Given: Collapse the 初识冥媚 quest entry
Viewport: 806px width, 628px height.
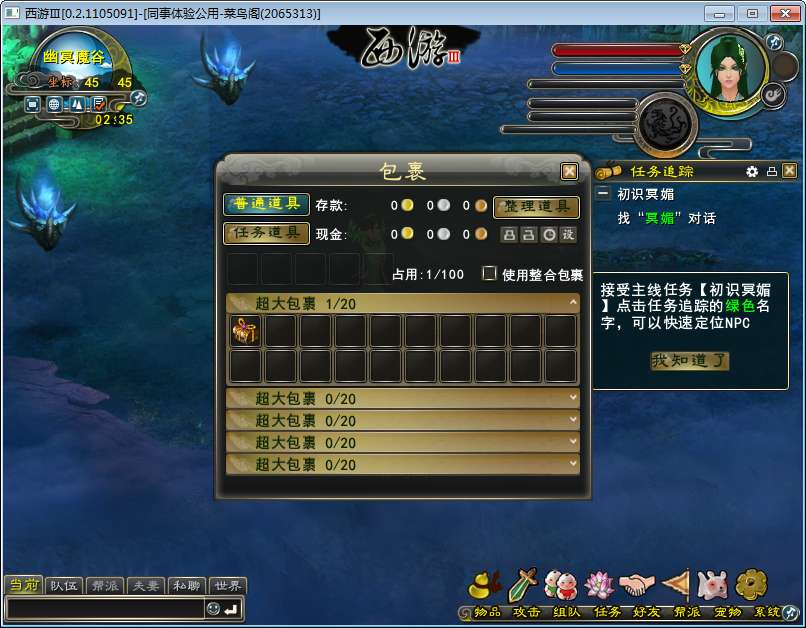Looking at the screenshot, I should [603, 194].
